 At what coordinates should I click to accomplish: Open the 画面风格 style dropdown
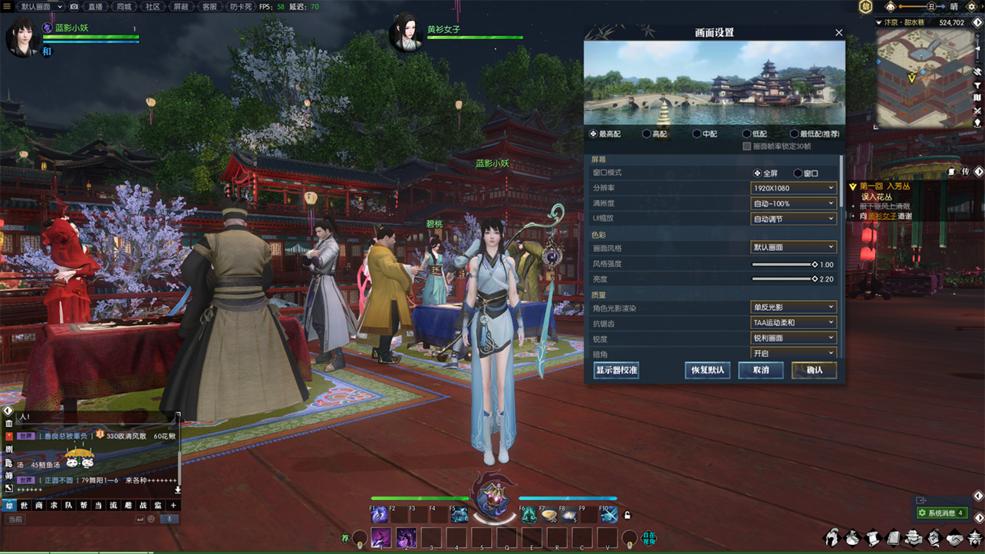pyautogui.click(x=794, y=247)
